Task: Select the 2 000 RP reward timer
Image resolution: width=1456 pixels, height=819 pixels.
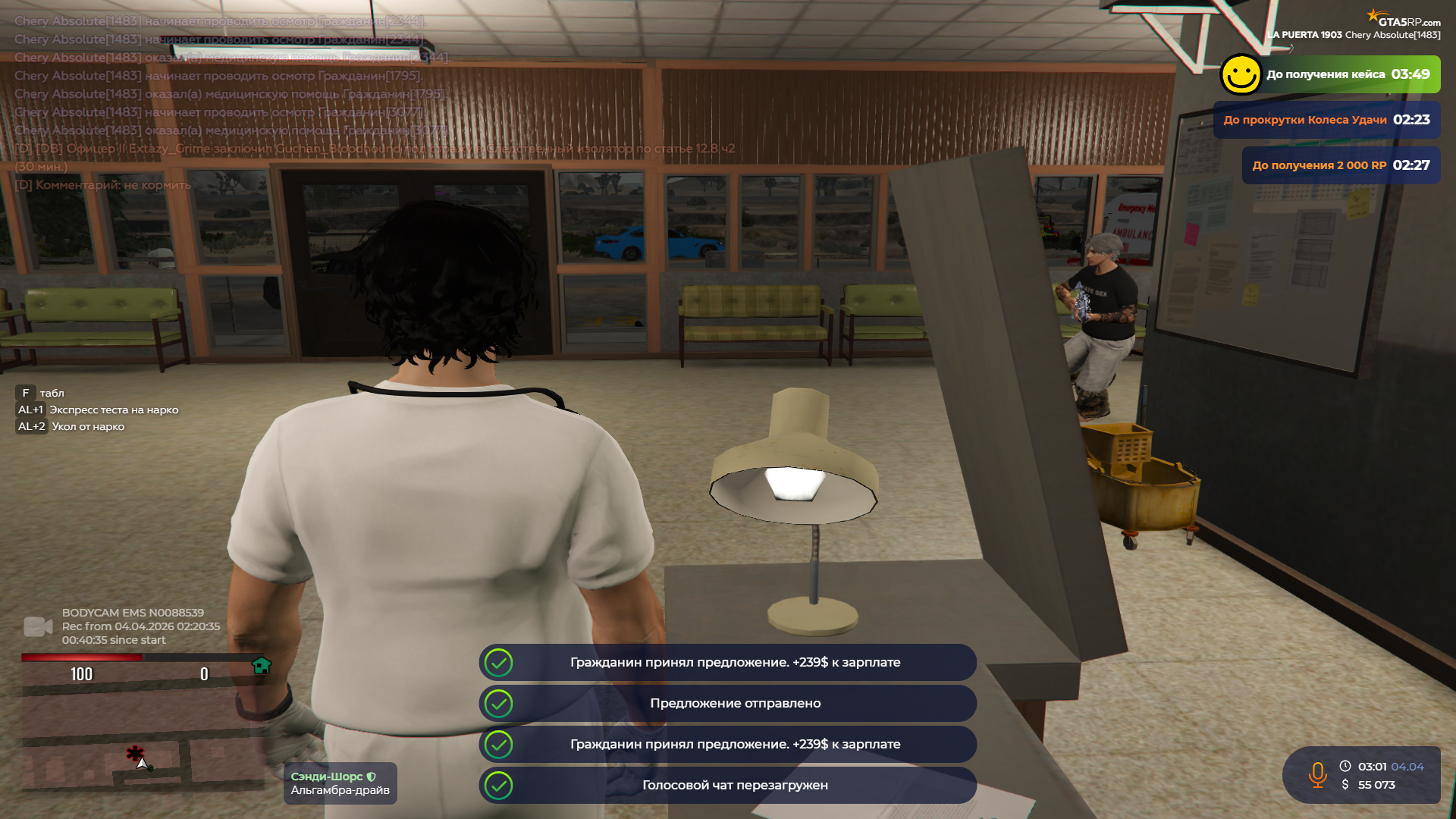Action: [x=1341, y=165]
